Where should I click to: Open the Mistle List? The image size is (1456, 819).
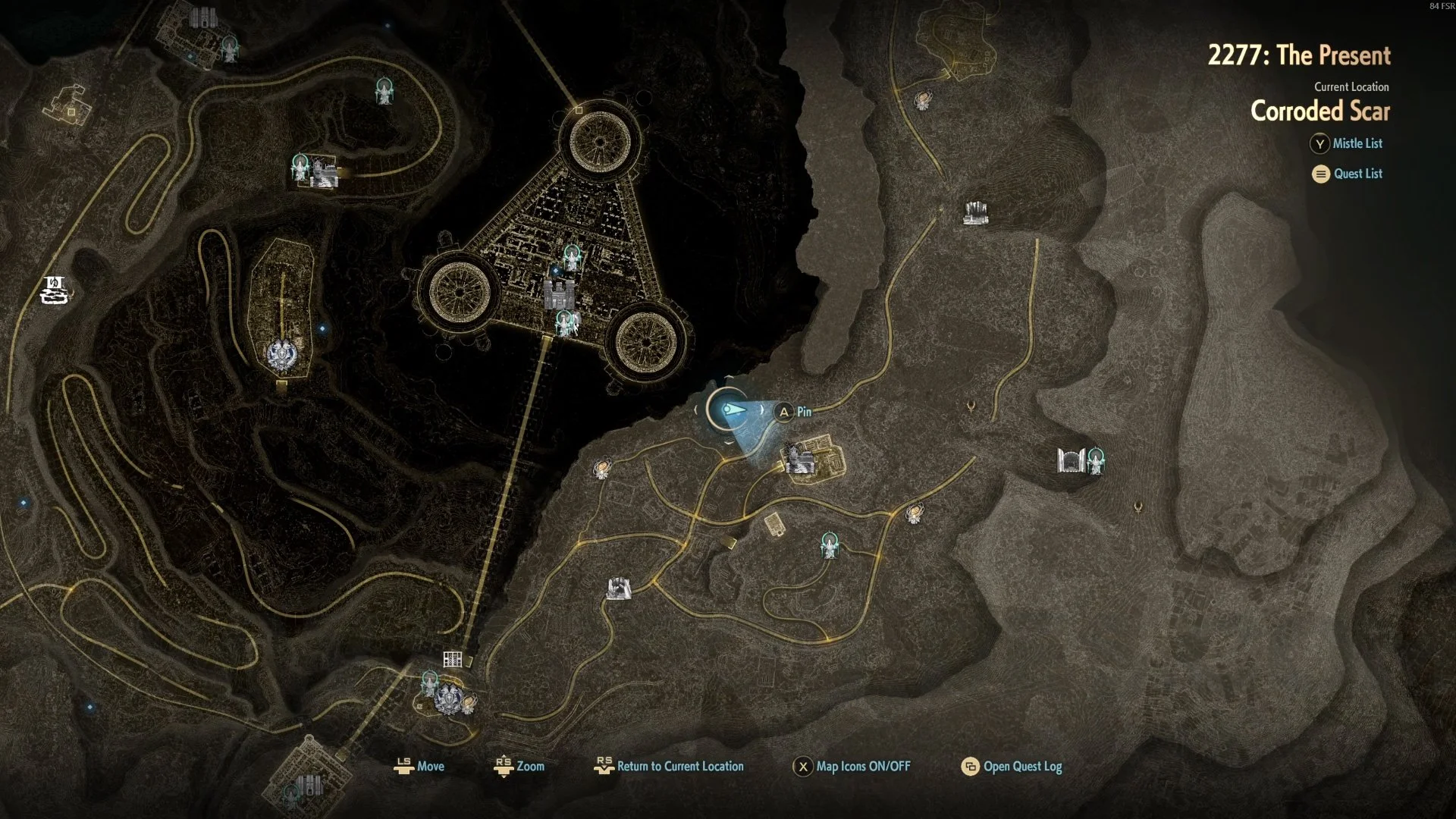pos(1357,143)
